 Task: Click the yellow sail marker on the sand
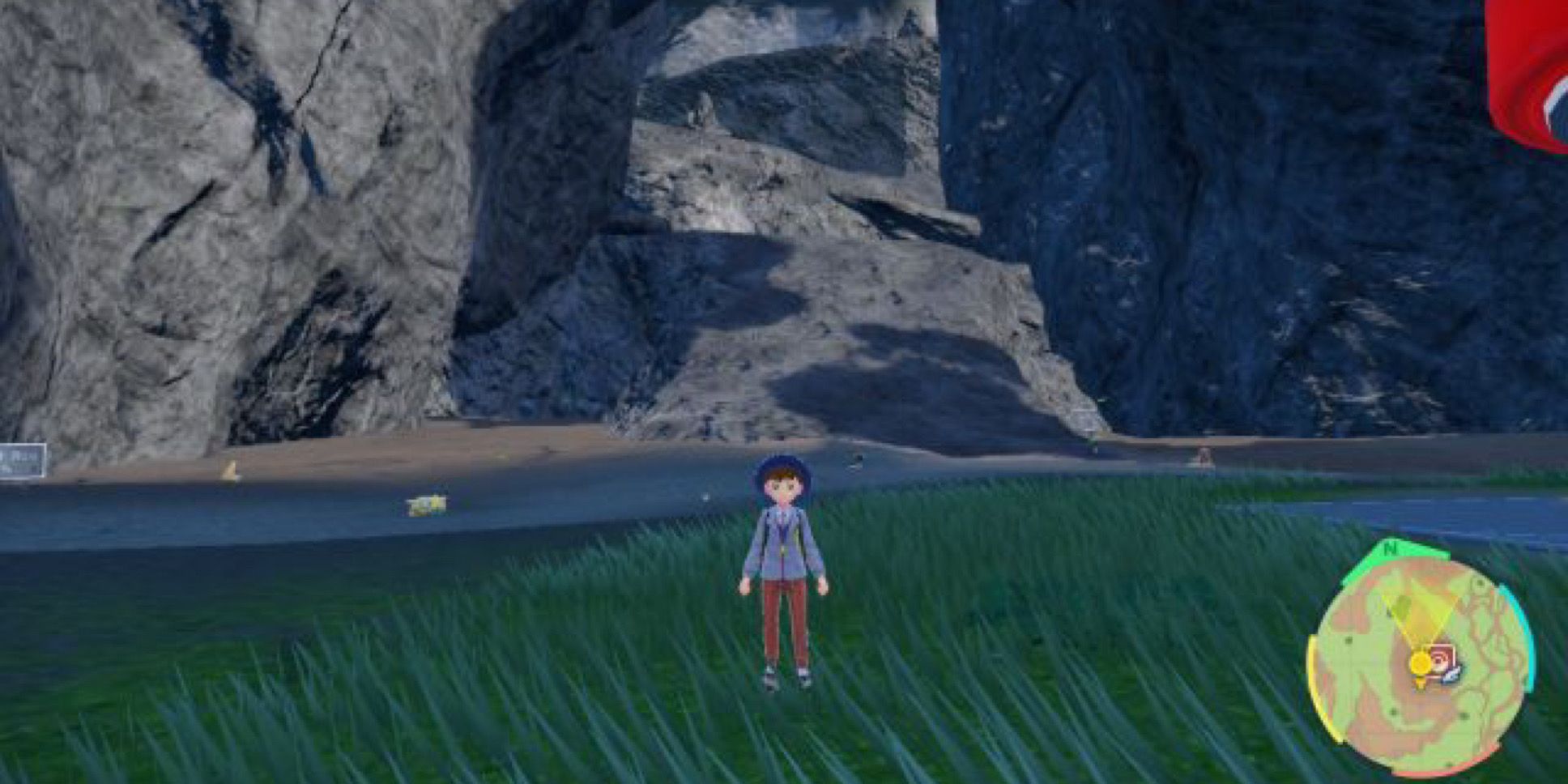[232, 471]
